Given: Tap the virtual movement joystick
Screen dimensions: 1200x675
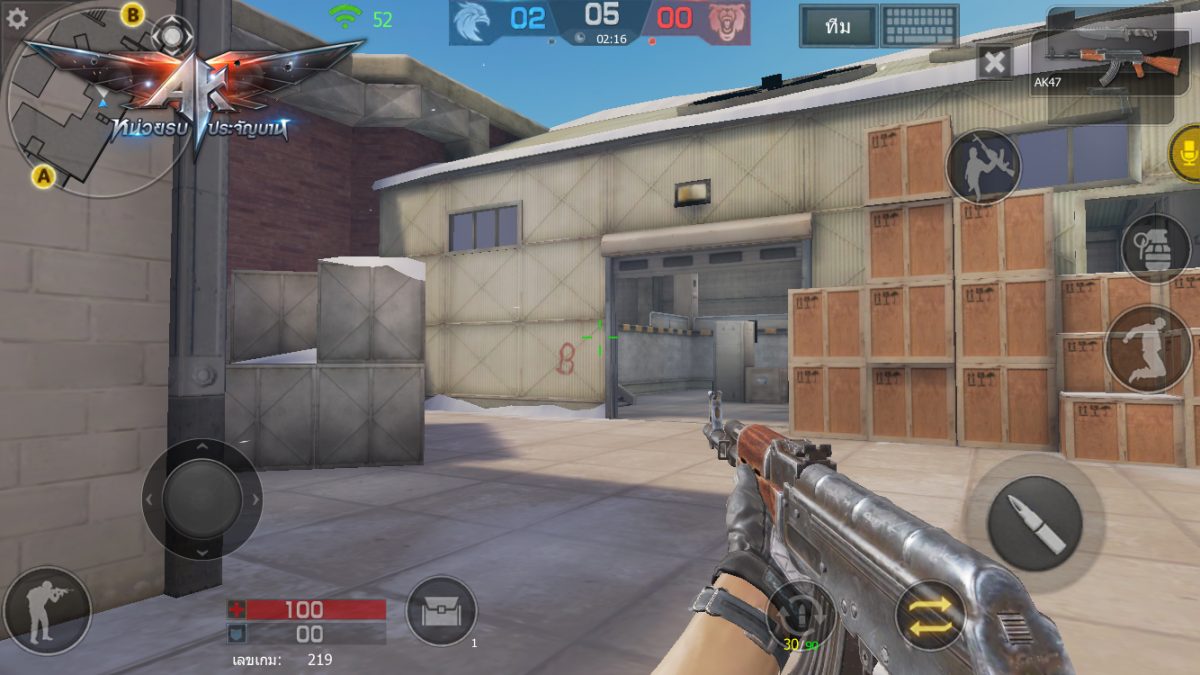Looking at the screenshot, I should click(202, 498).
